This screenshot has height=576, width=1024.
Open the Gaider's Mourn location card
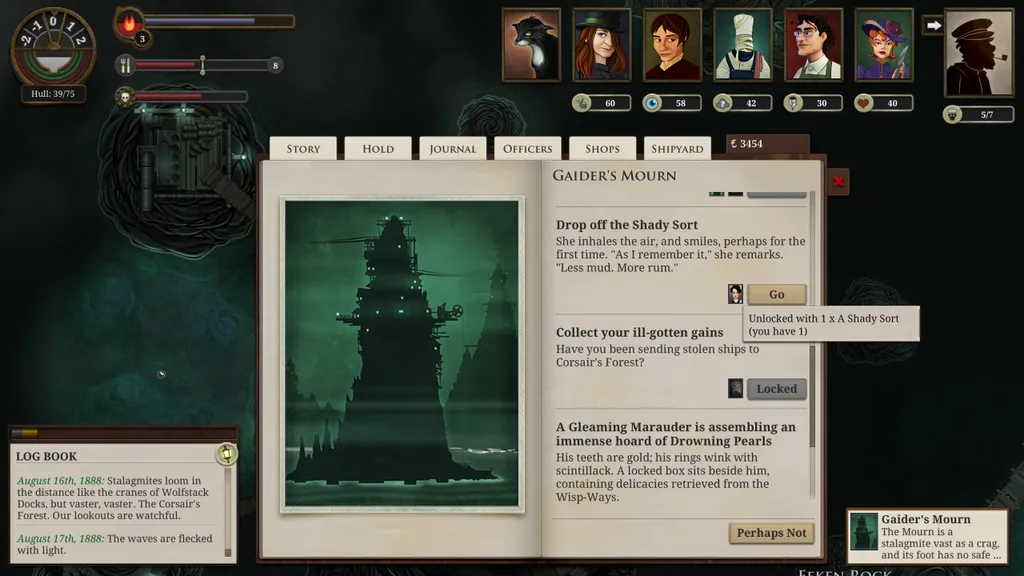coord(928,534)
